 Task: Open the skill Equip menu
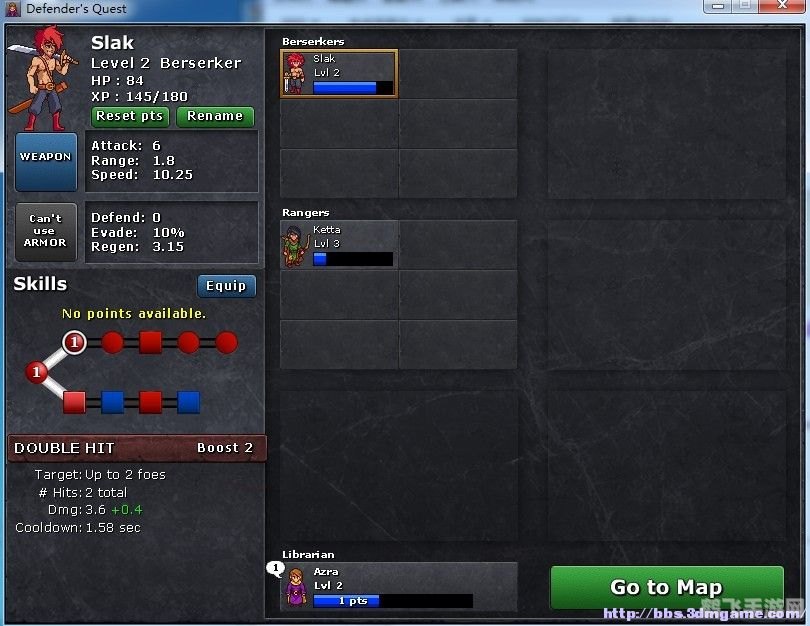[x=226, y=286]
